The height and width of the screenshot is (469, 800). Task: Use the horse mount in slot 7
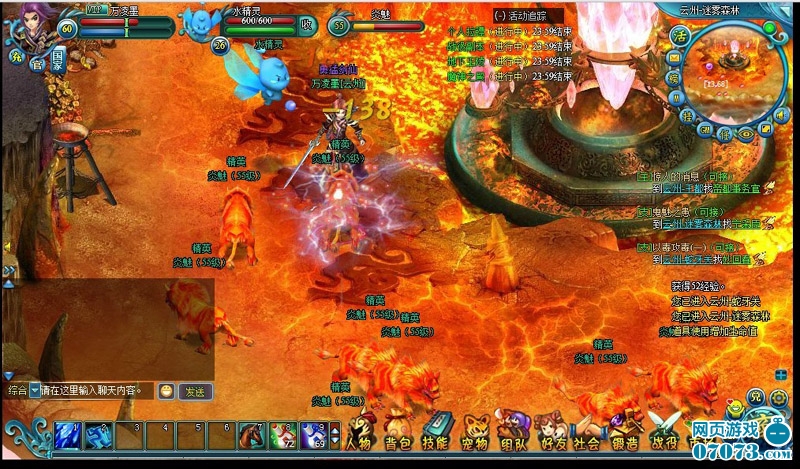tap(250, 434)
